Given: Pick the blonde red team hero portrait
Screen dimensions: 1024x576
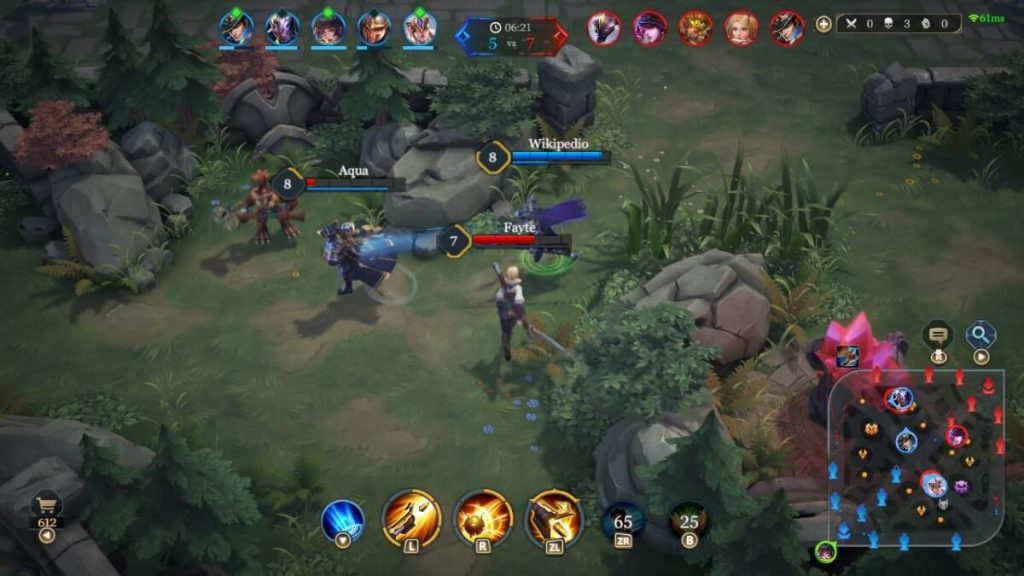Looking at the screenshot, I should [x=741, y=27].
